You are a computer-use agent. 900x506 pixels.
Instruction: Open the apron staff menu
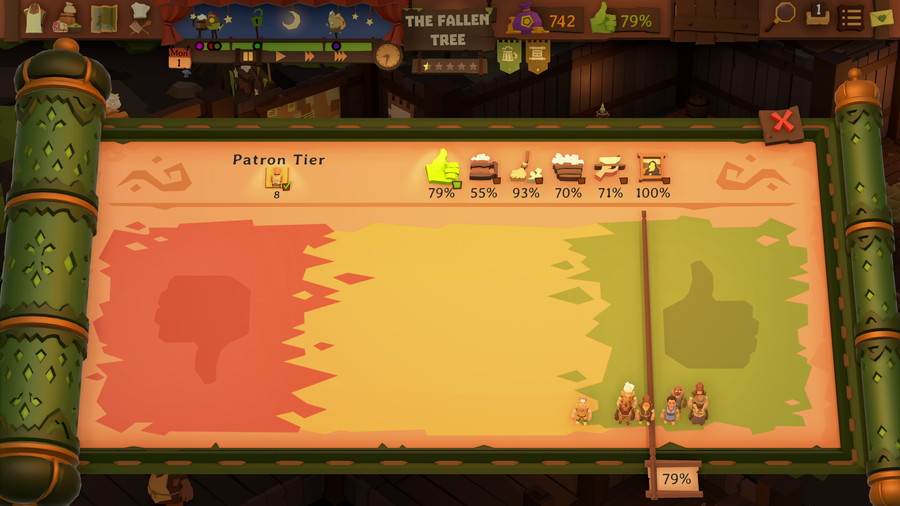(34, 17)
